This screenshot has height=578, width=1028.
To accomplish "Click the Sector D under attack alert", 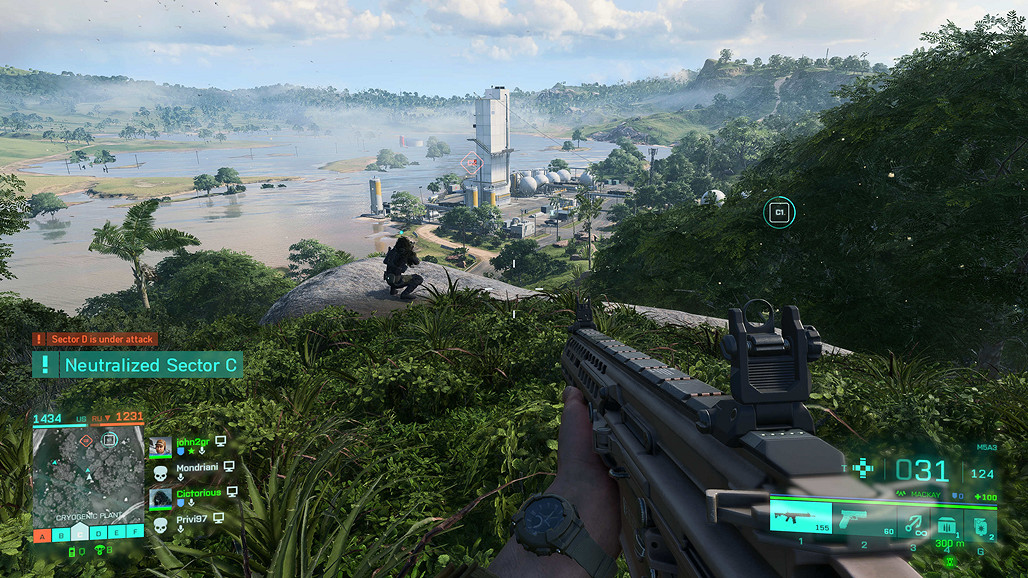I will pos(95,339).
